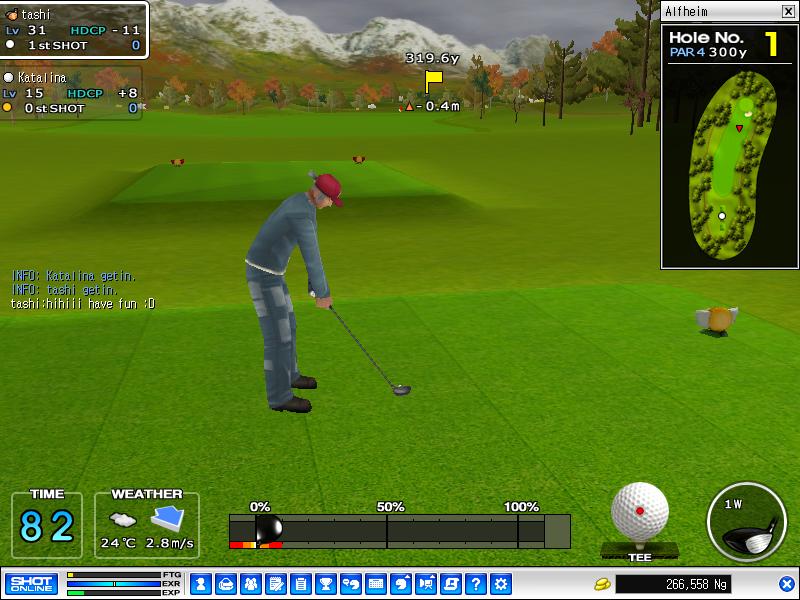Click the Shot Online logo button
This screenshot has height=600, width=800.
(x=31, y=583)
